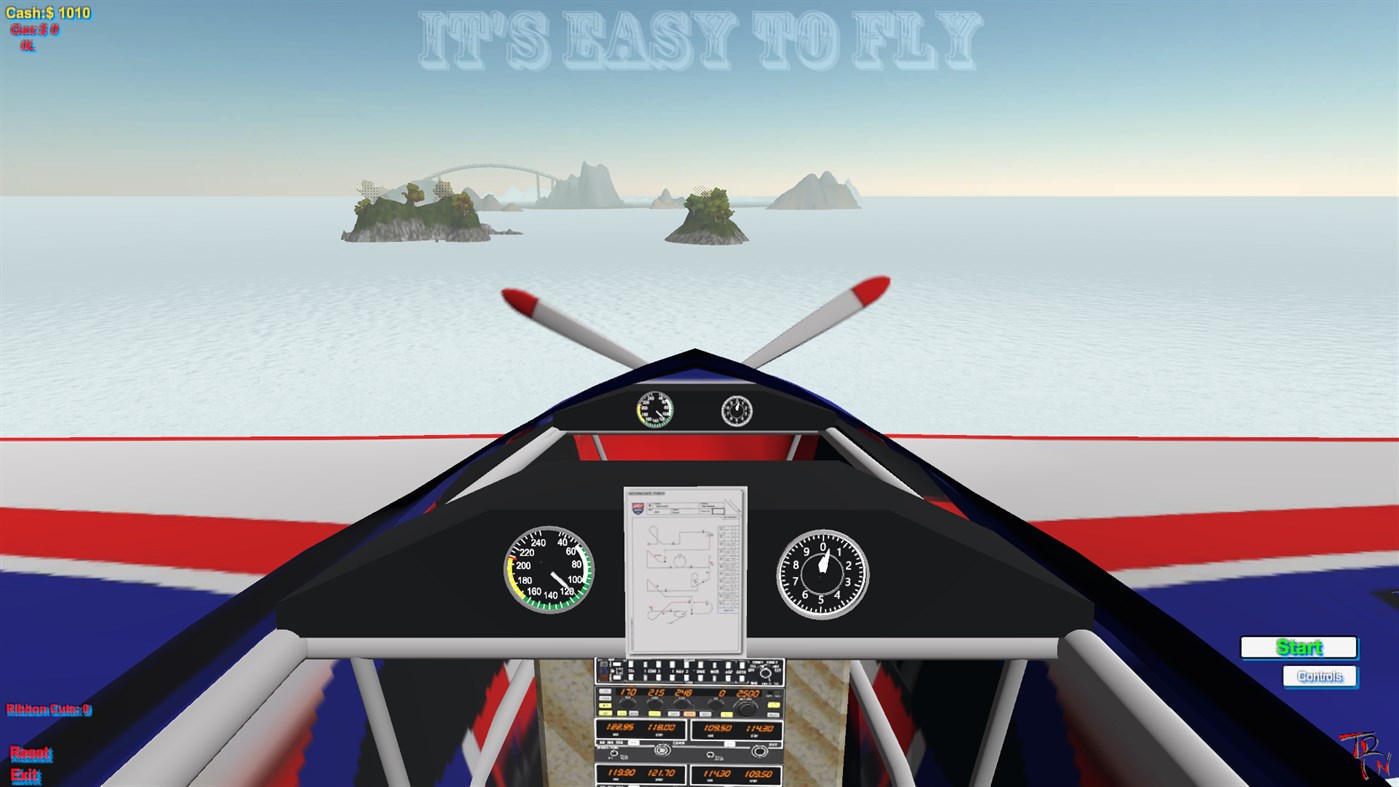Click the Cash display in the corner
This screenshot has height=787, width=1399.
click(48, 12)
